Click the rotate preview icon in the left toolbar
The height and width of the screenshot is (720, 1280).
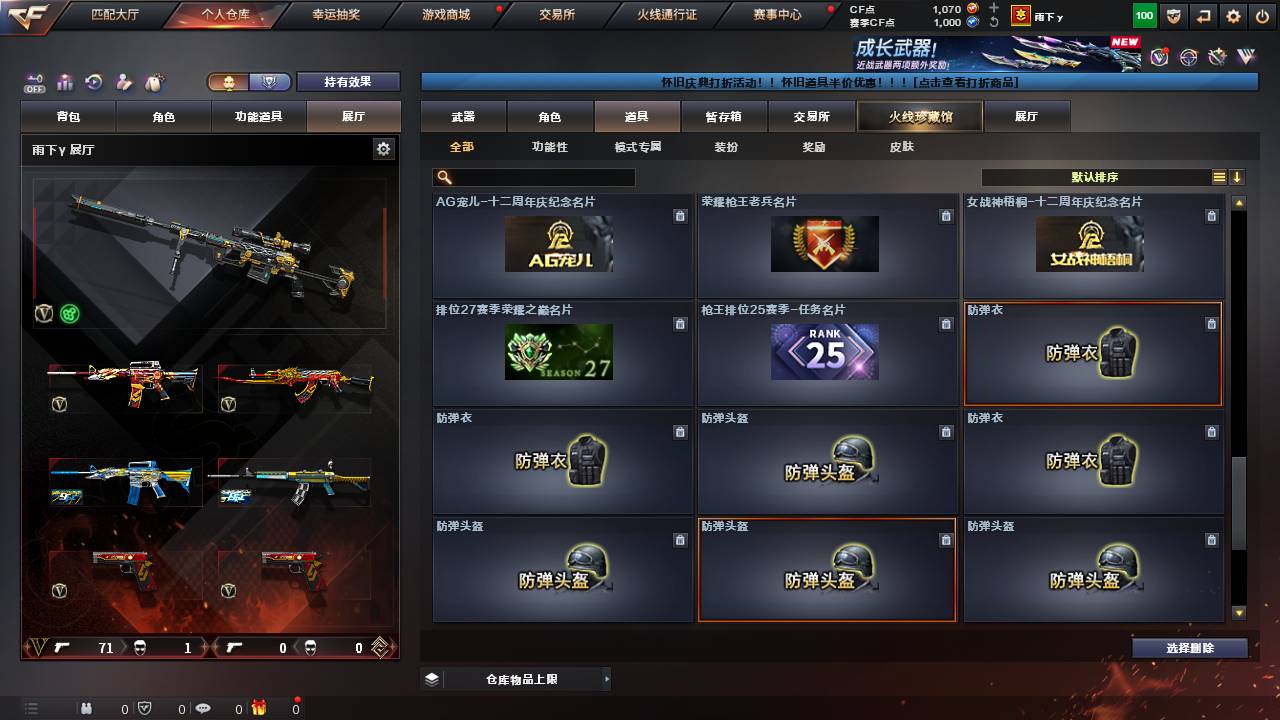(x=93, y=81)
